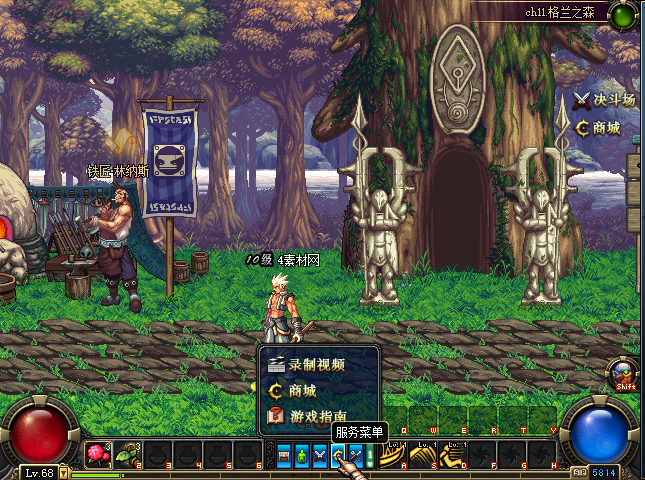Open the 商城 shop shortcut under 决斗场

[598, 128]
